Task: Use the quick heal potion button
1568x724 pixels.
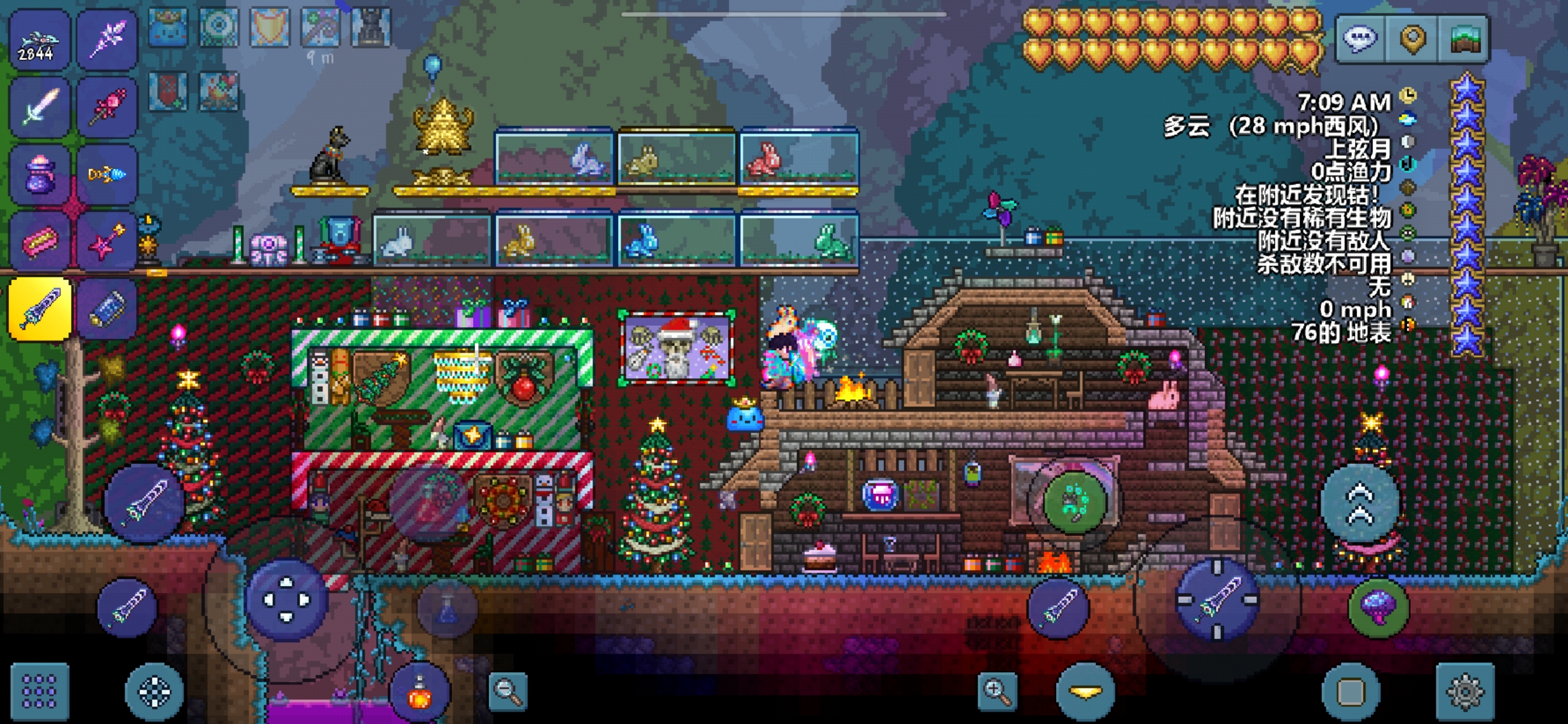Action: click(x=419, y=693)
